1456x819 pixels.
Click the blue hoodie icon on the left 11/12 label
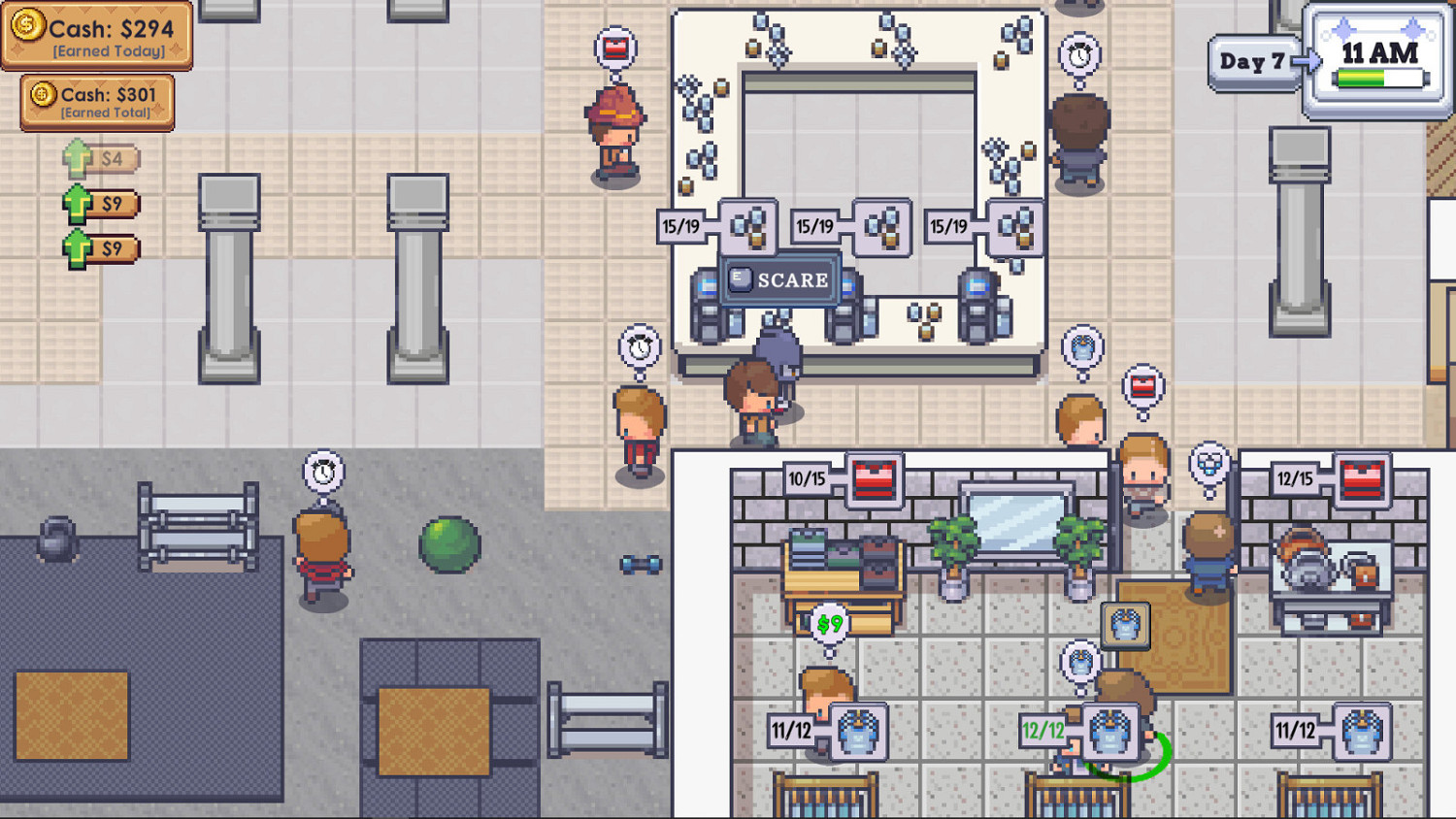coord(858,735)
